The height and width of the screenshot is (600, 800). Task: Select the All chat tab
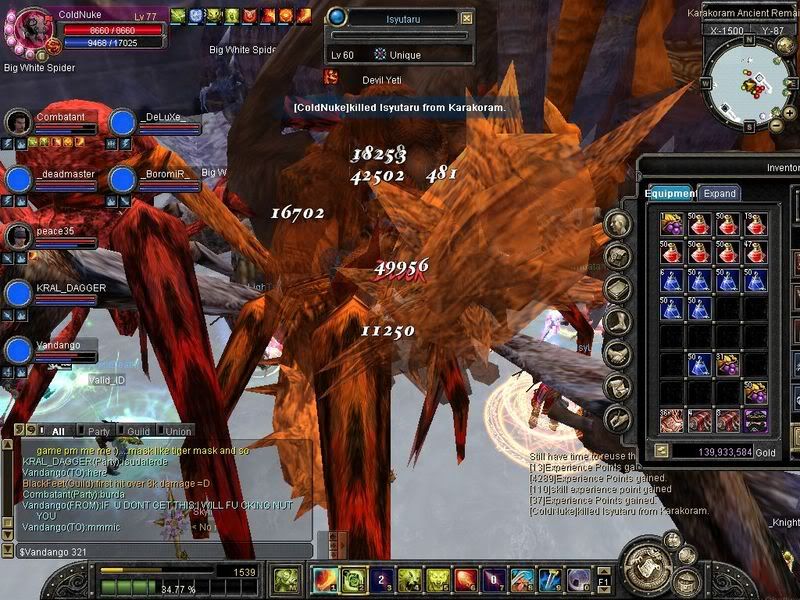(57, 431)
